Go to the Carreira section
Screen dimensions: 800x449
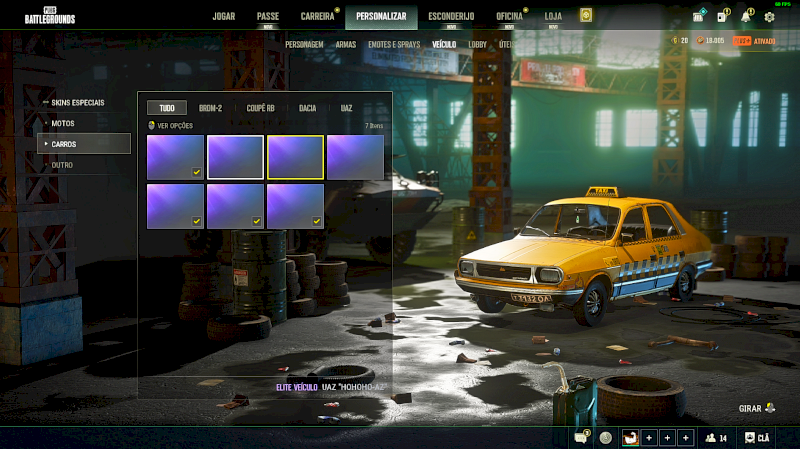coord(318,16)
